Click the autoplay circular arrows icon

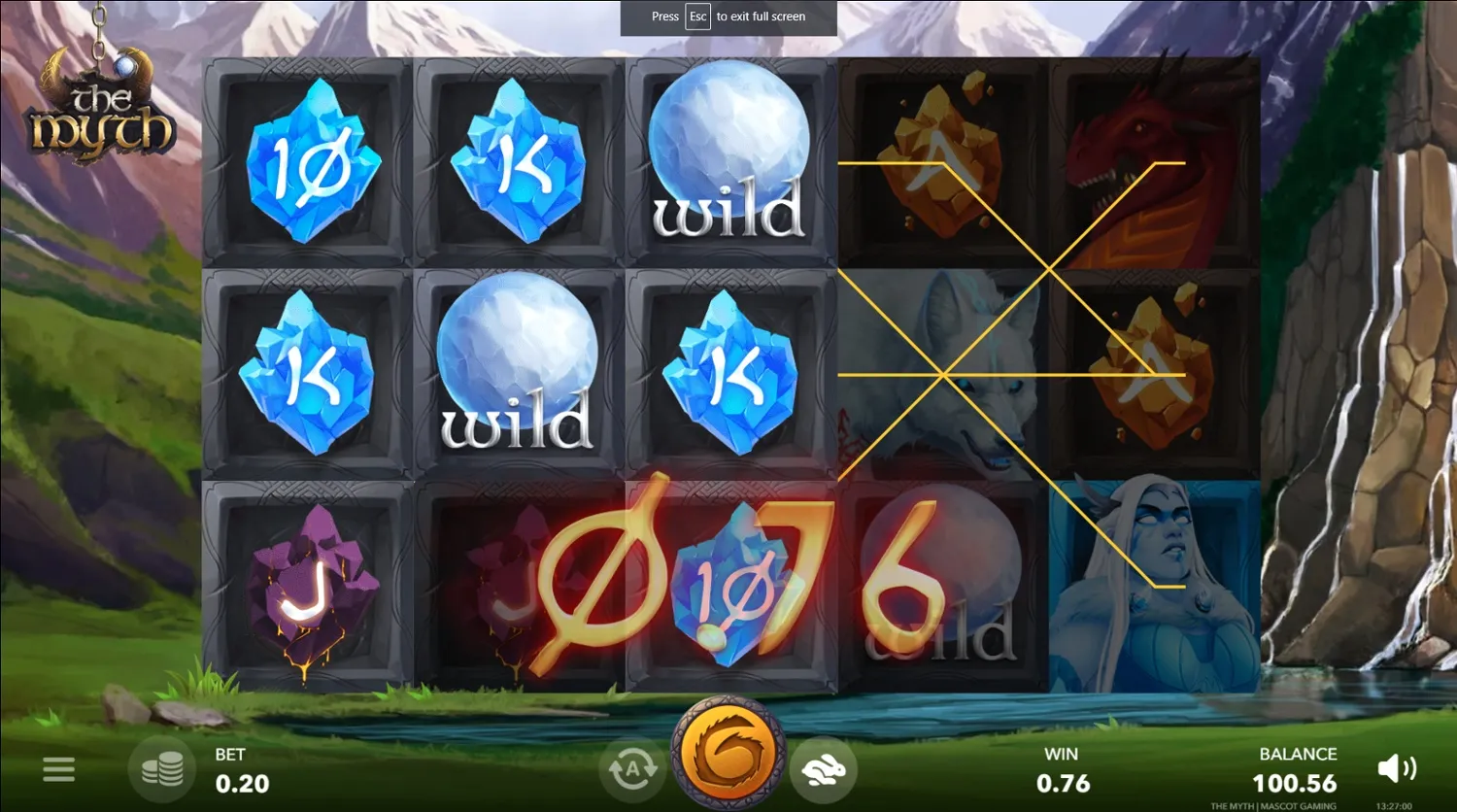[632, 768]
